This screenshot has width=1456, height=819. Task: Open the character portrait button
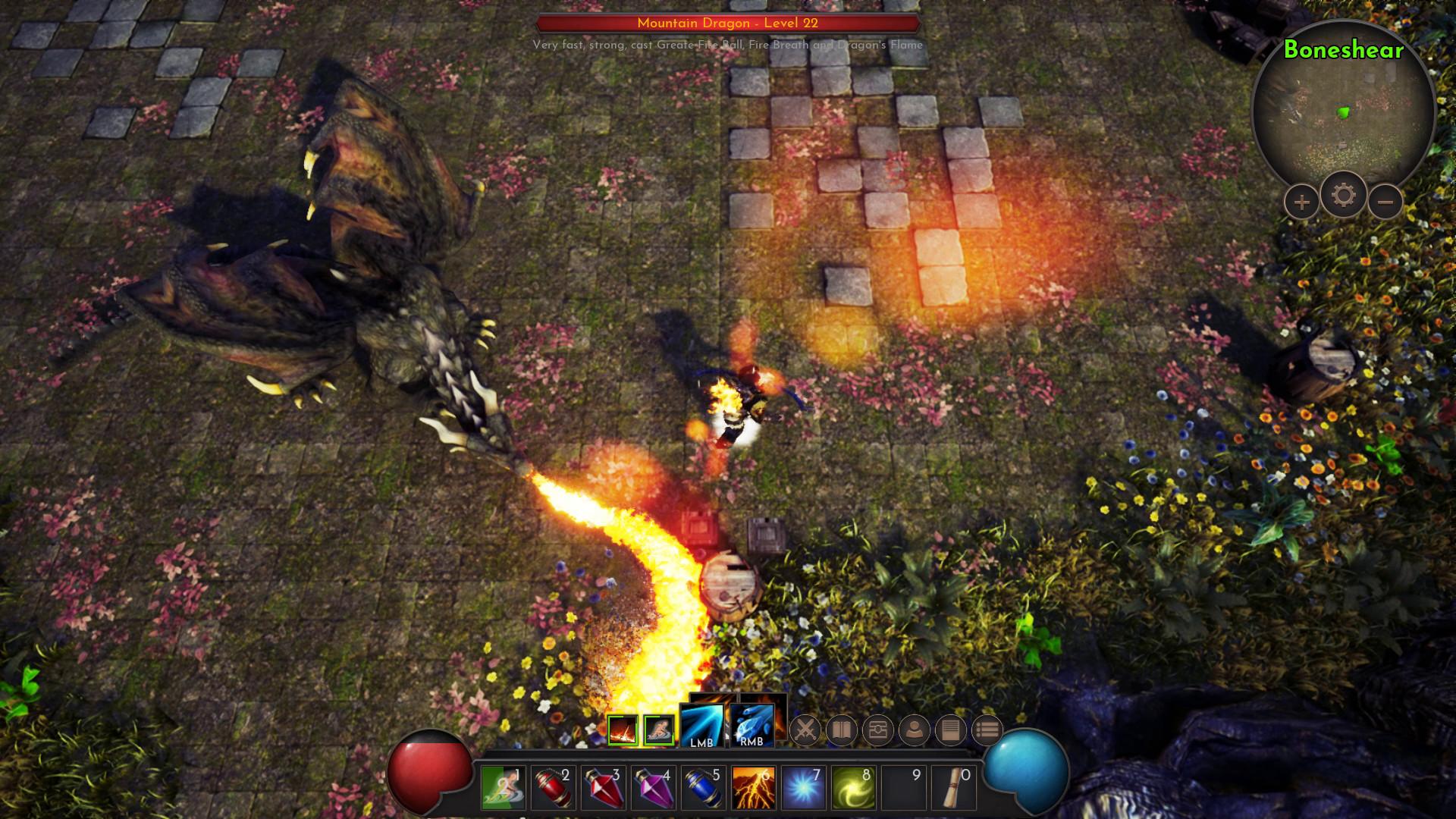pyautogui.click(x=915, y=730)
